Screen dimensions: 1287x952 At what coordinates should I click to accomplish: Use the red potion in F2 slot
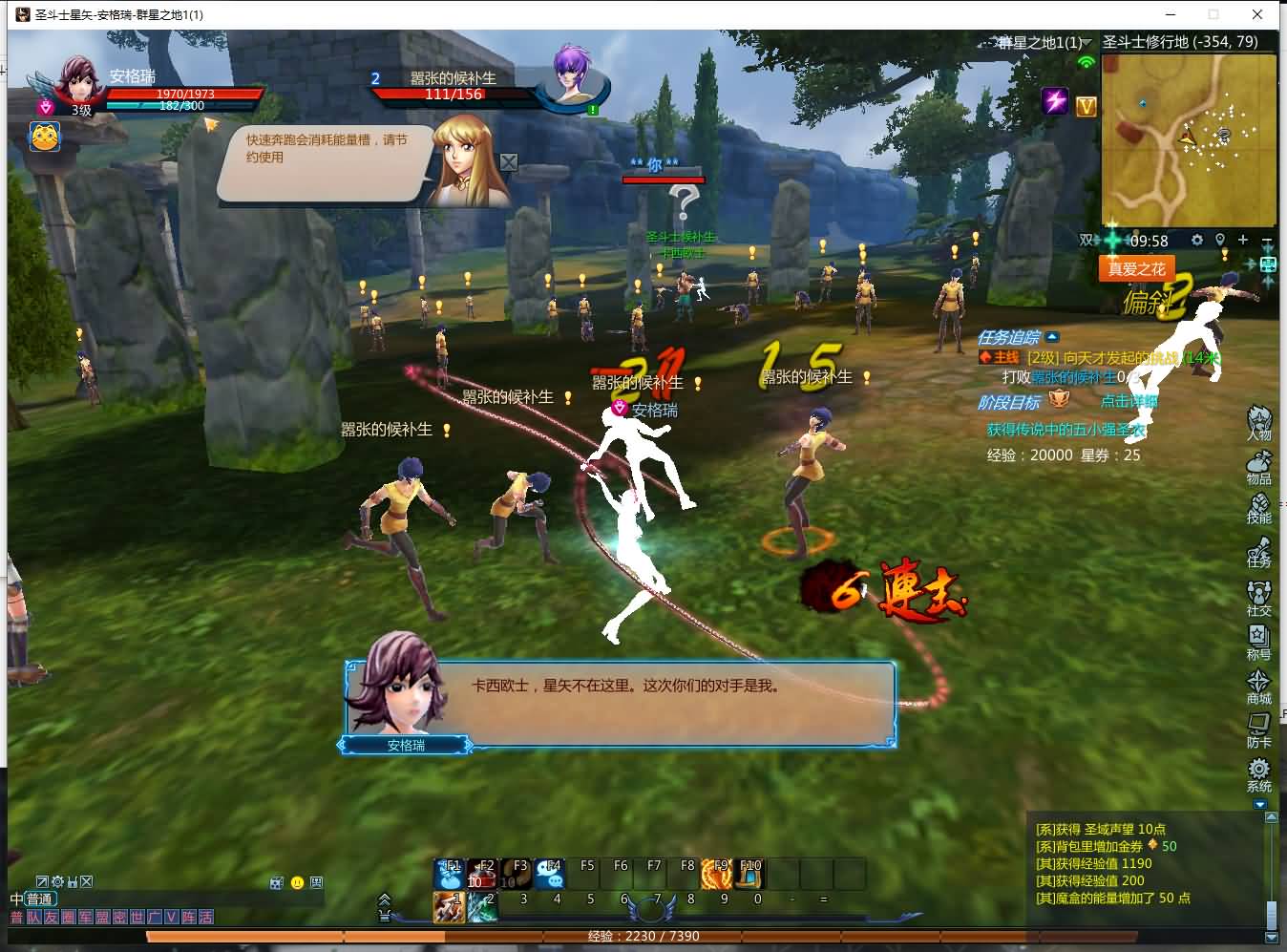point(482,873)
